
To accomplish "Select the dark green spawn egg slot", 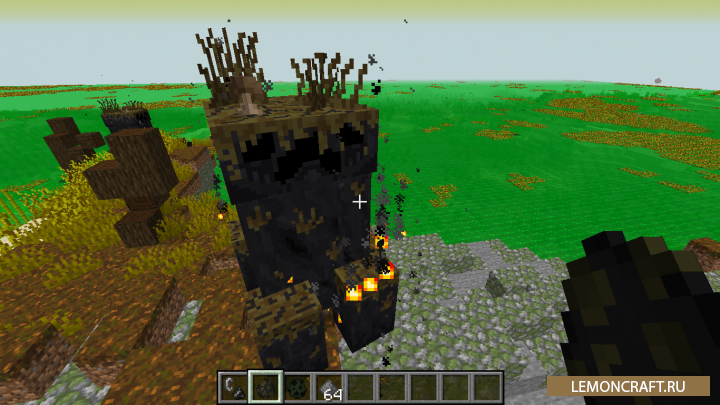I will click(297, 387).
